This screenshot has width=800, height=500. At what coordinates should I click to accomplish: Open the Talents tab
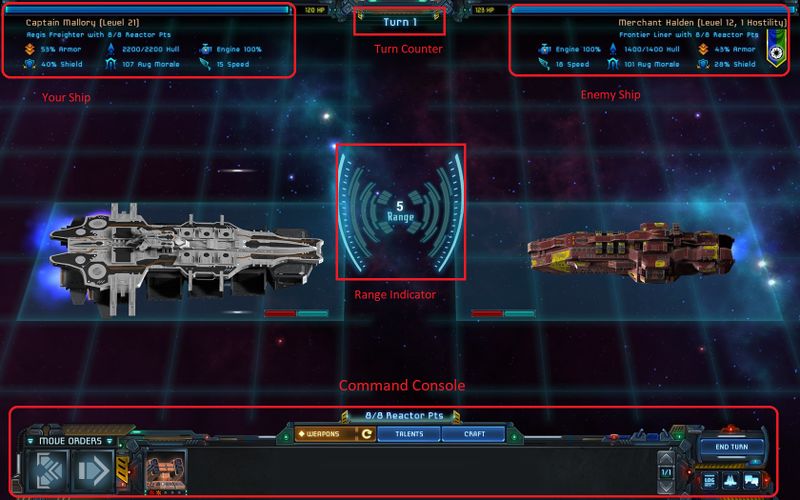[408, 434]
